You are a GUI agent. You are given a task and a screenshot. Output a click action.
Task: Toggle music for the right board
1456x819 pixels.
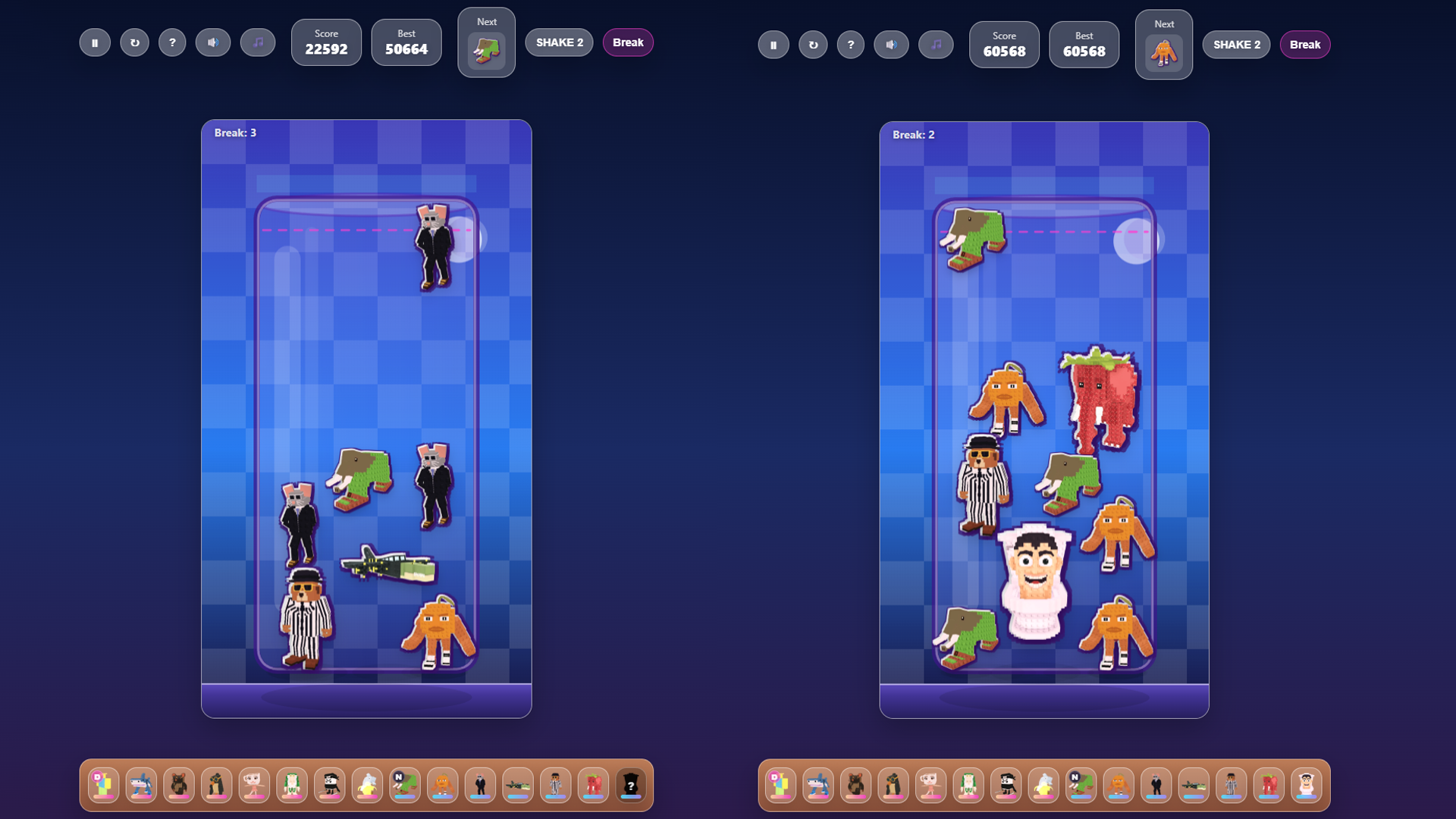click(936, 45)
